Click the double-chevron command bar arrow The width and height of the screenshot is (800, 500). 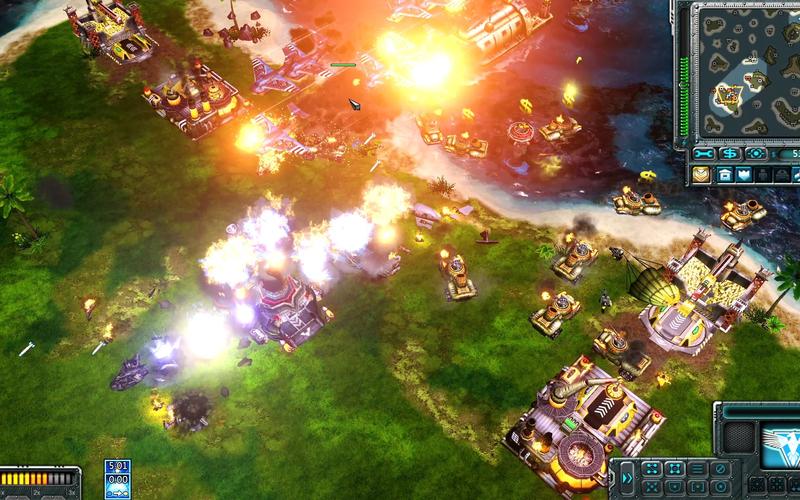[627, 478]
